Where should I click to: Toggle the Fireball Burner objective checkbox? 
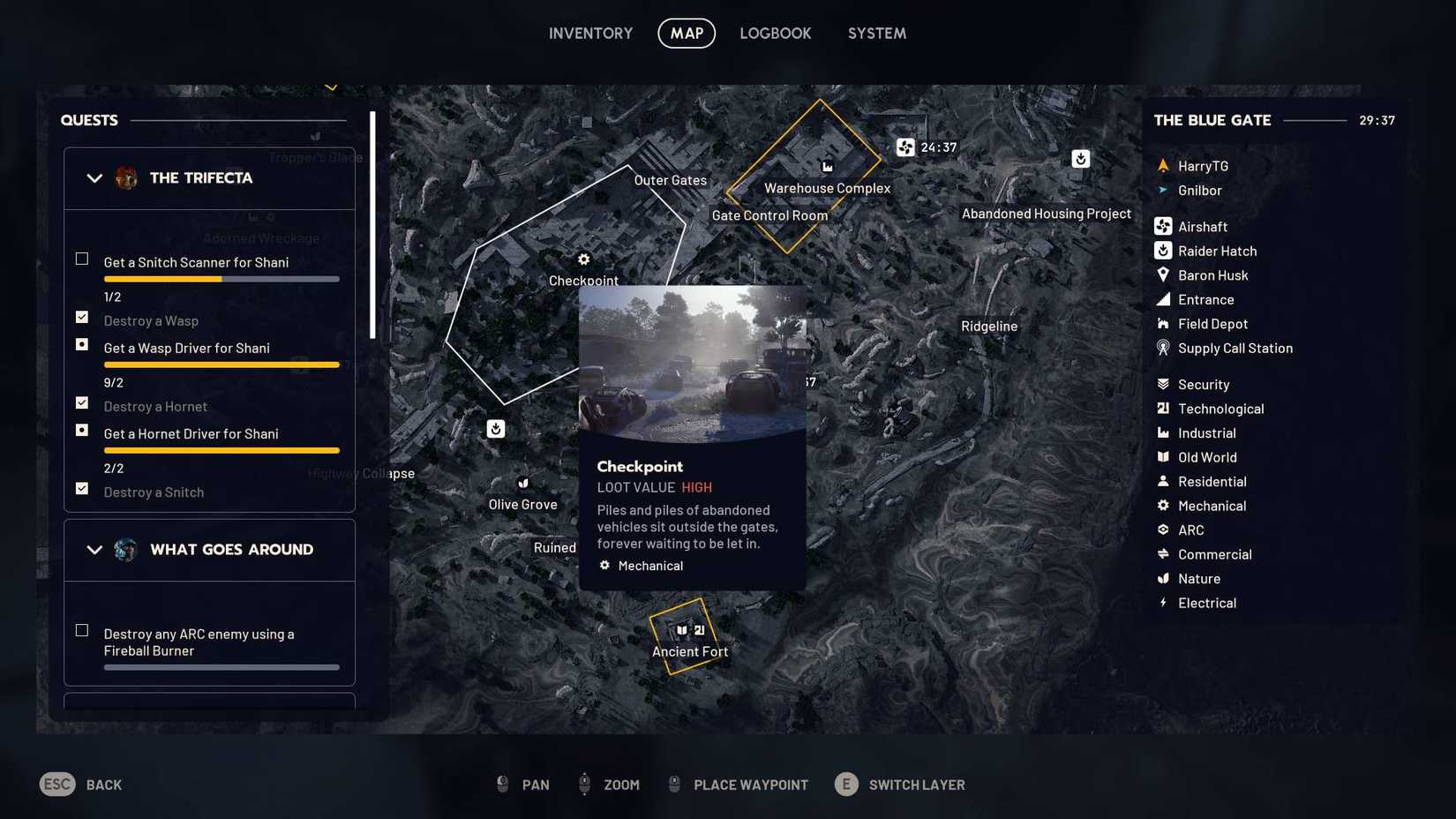(x=81, y=630)
